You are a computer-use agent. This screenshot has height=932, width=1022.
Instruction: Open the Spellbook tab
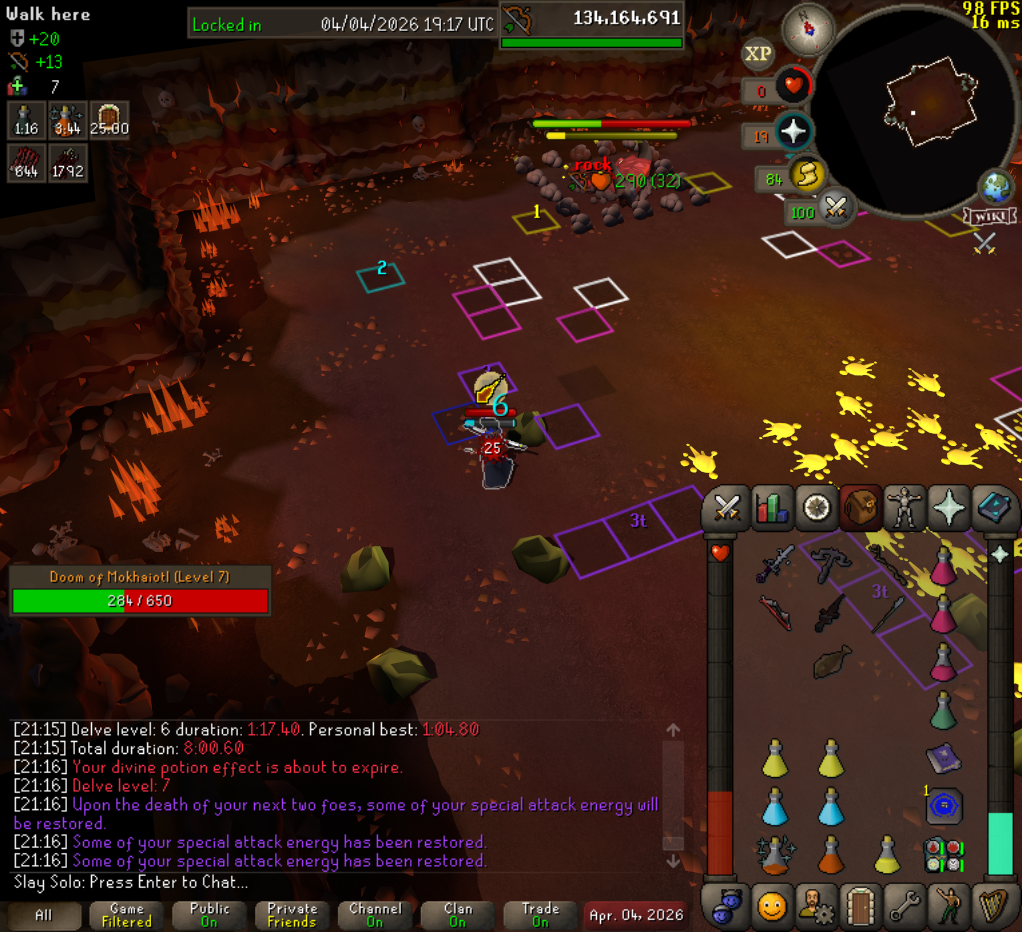click(x=993, y=508)
